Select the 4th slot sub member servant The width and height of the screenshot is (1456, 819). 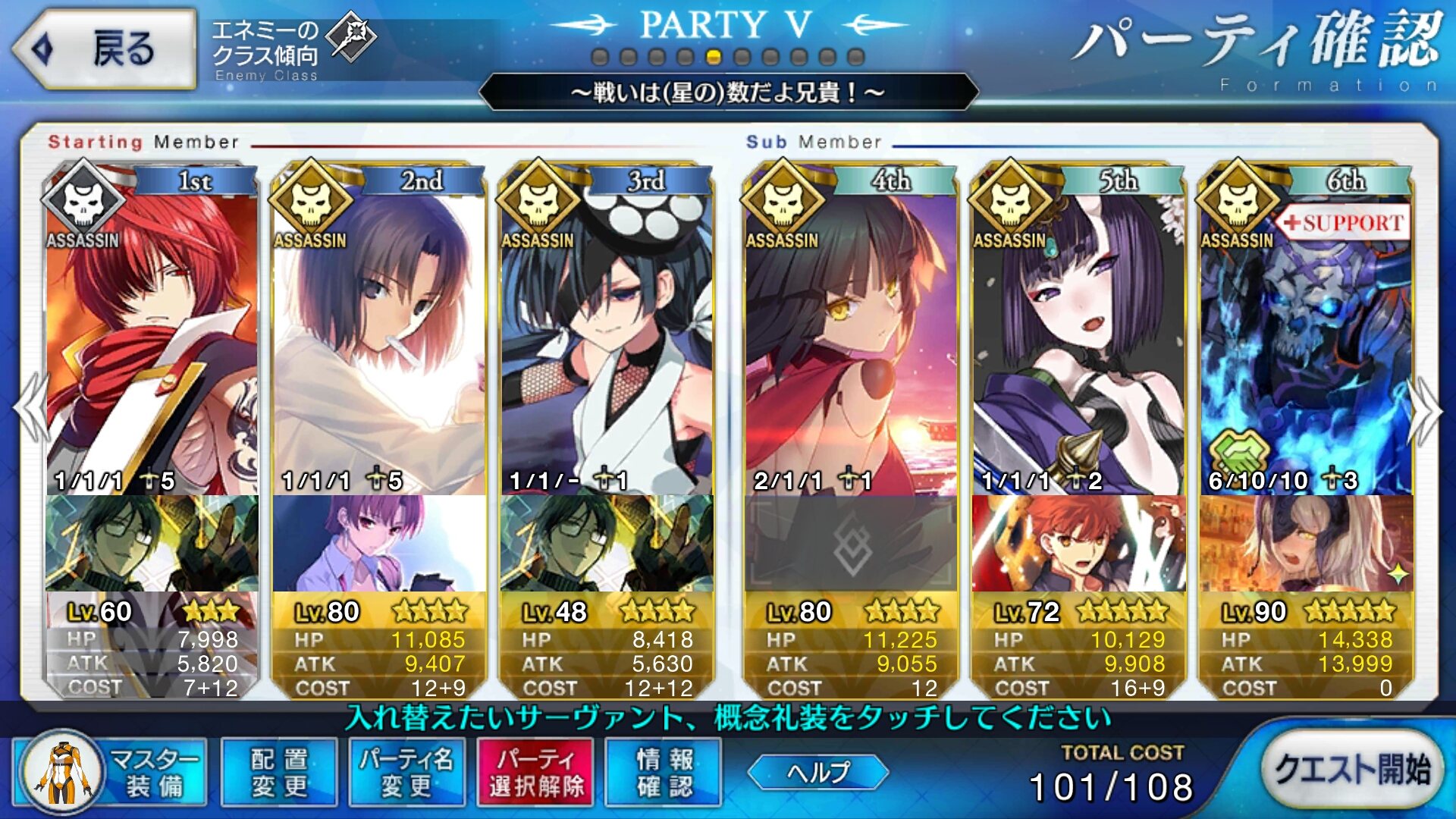pyautogui.click(x=851, y=334)
